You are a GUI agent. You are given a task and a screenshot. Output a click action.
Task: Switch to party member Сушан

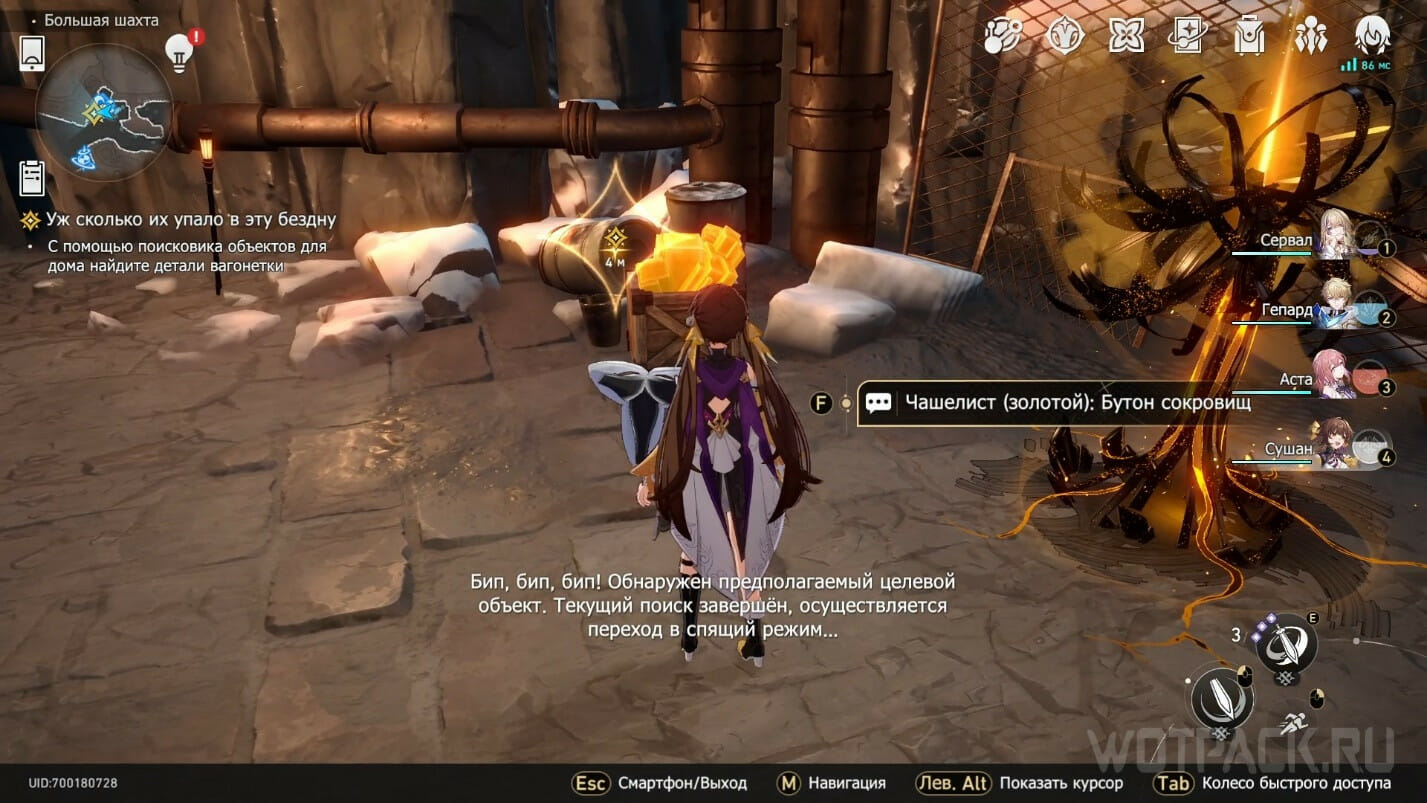(x=1336, y=444)
